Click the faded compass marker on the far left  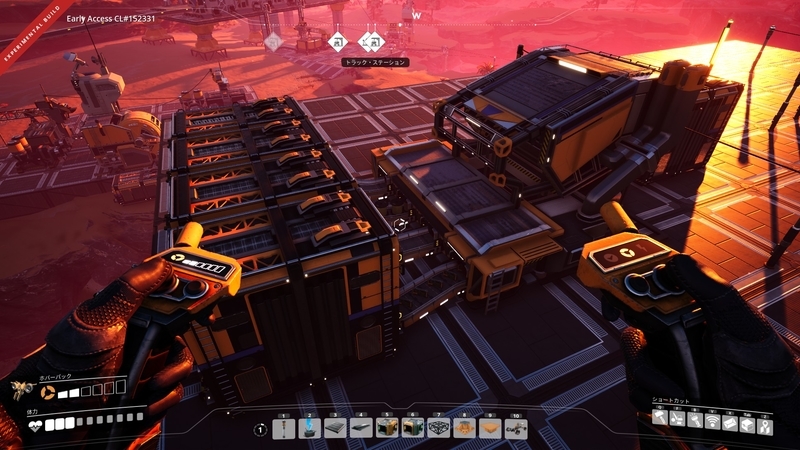[273, 41]
